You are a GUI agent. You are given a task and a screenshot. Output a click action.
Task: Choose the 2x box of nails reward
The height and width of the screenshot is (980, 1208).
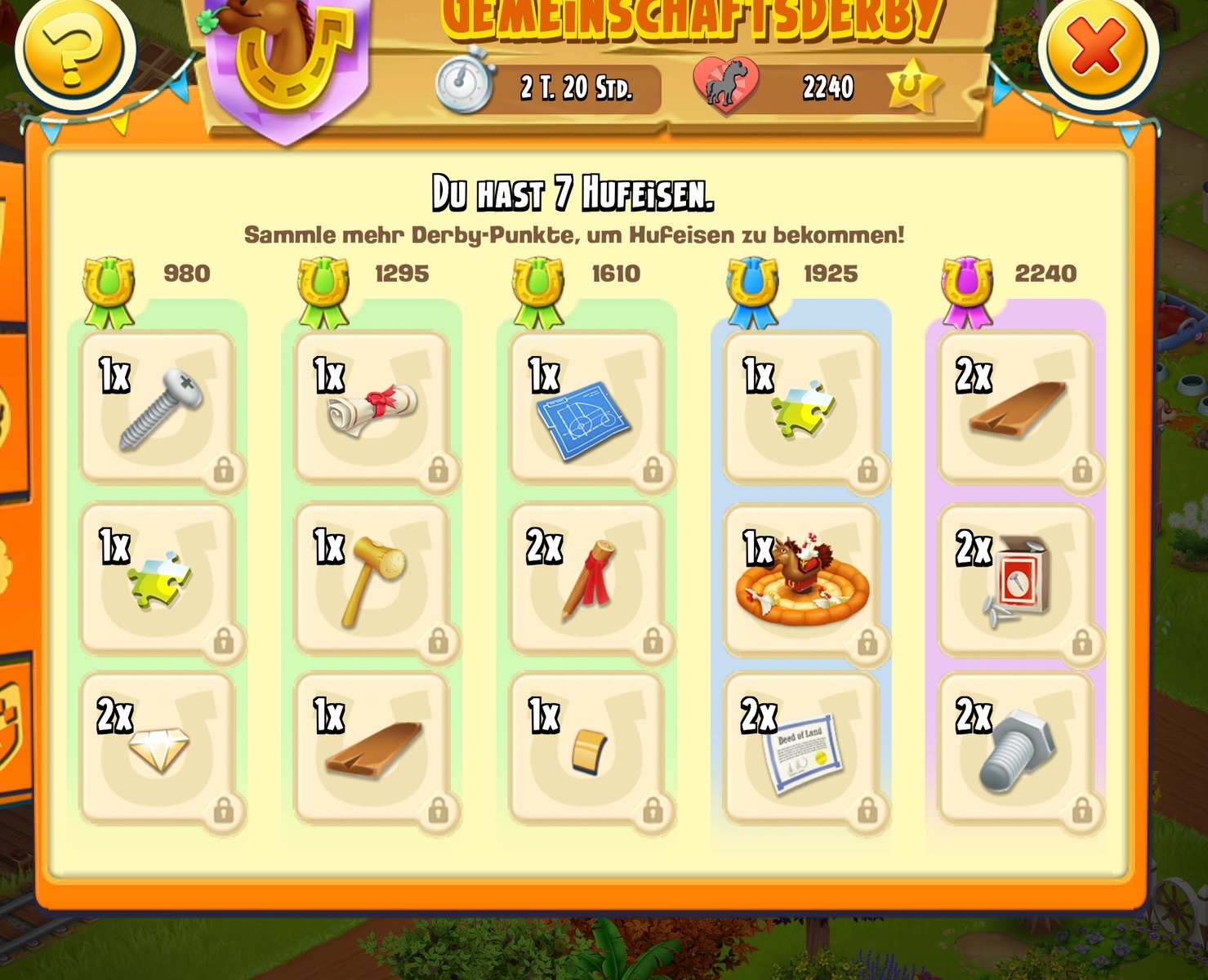[x=1016, y=578]
